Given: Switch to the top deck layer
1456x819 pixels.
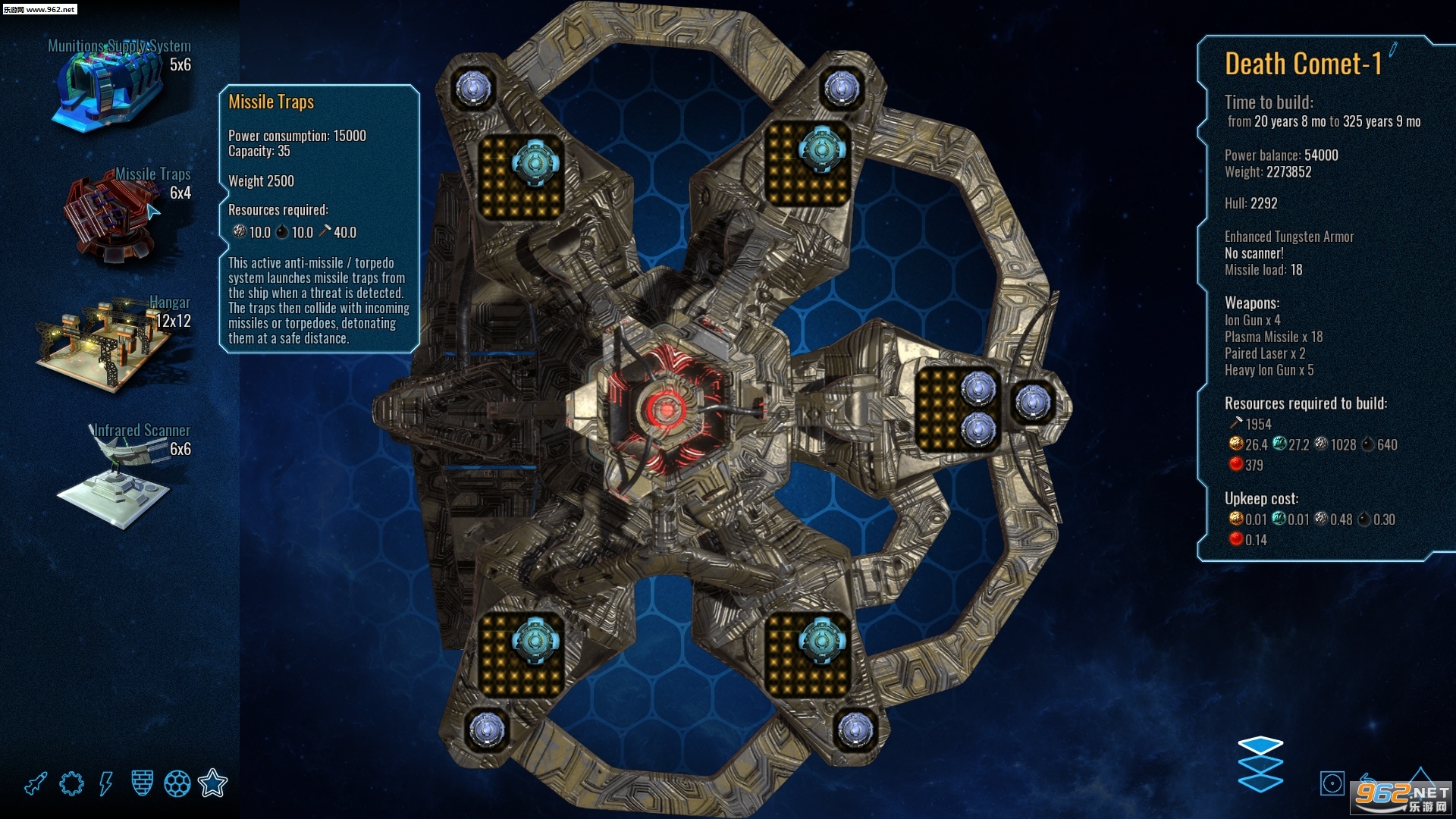Looking at the screenshot, I should [x=1260, y=745].
